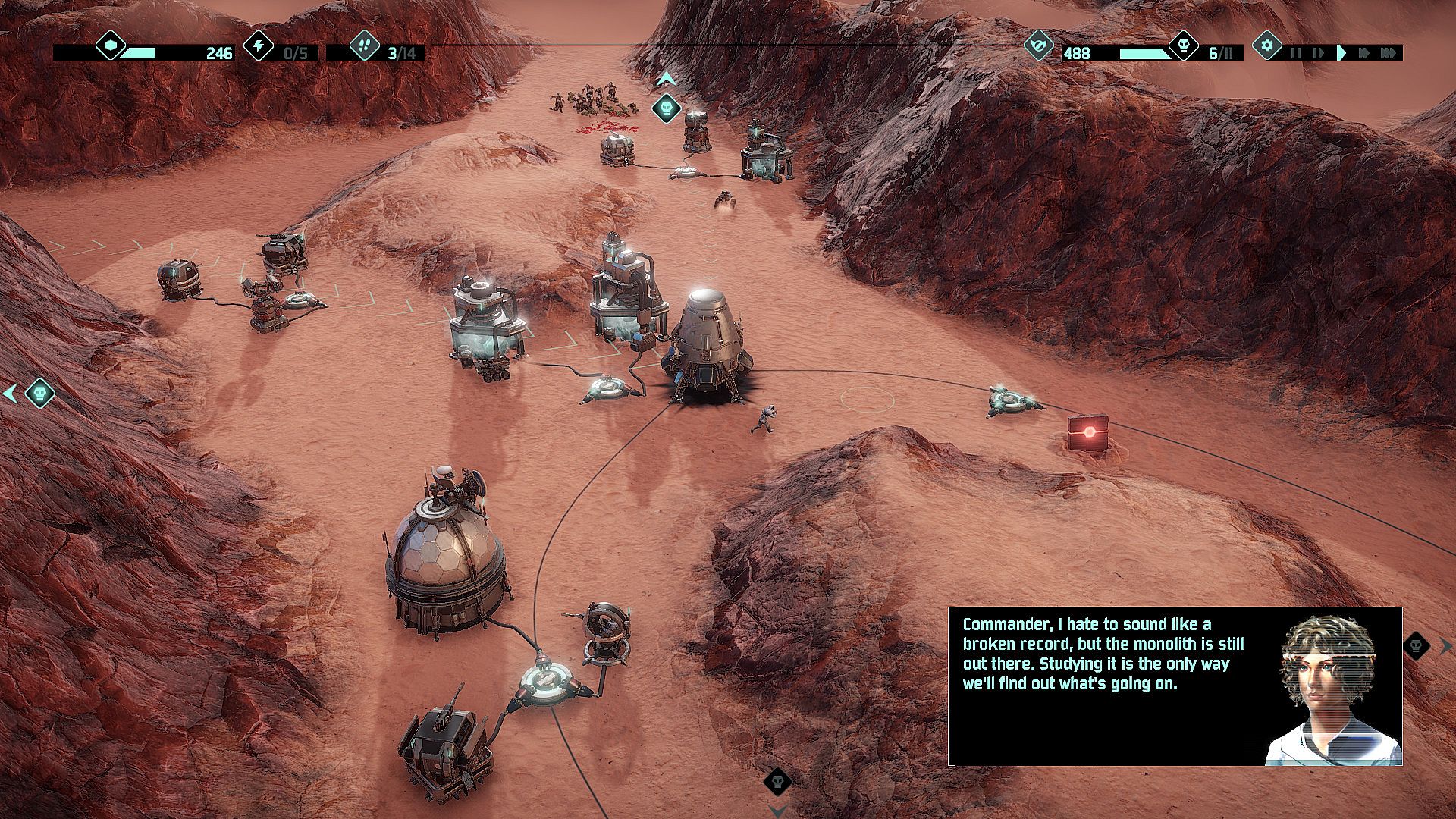Select normal single-arrow play speed
This screenshot has height=819, width=1456.
[x=1341, y=53]
